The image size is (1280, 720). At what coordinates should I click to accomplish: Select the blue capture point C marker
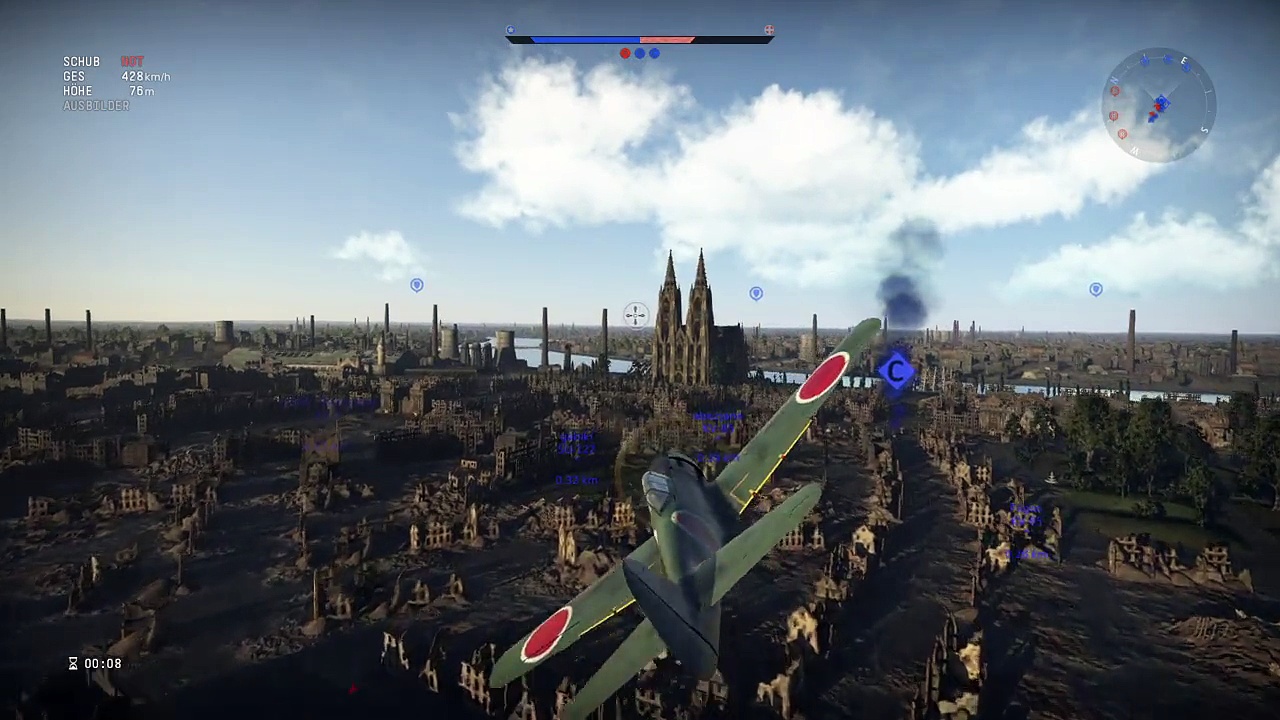click(x=896, y=371)
